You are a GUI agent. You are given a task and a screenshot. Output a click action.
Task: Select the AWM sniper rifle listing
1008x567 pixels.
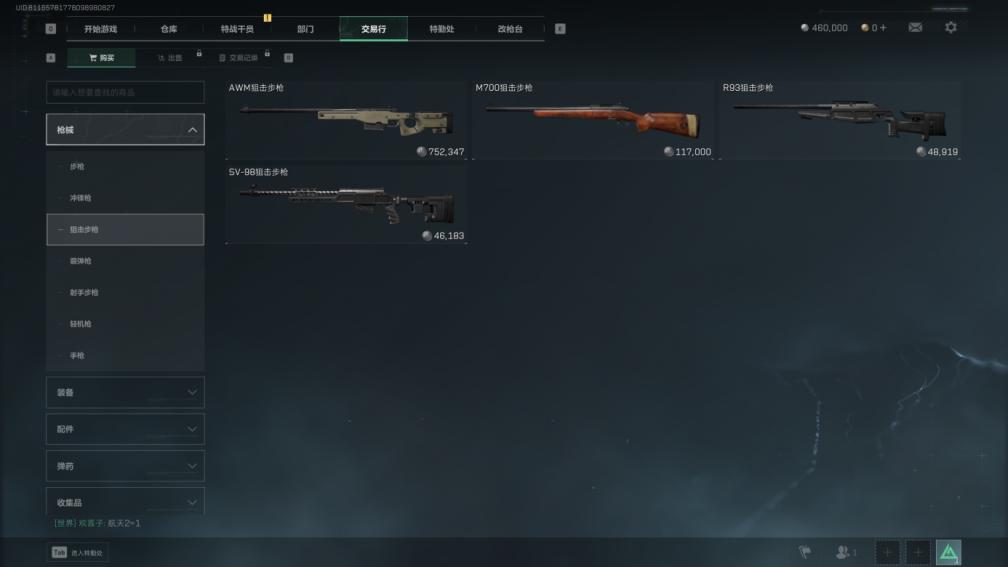tap(346, 121)
